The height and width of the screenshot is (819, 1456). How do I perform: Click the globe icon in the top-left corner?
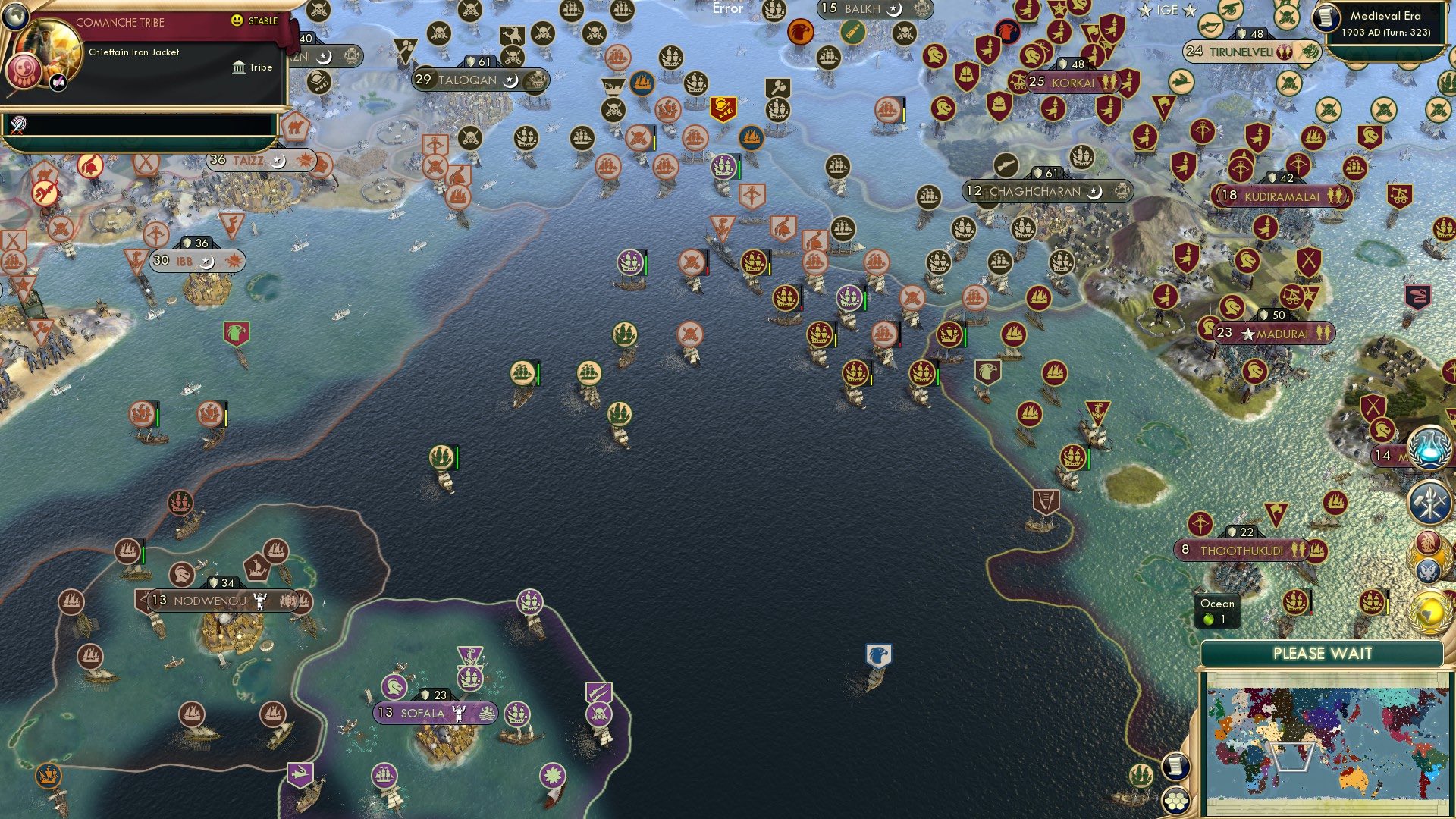pos(15,17)
